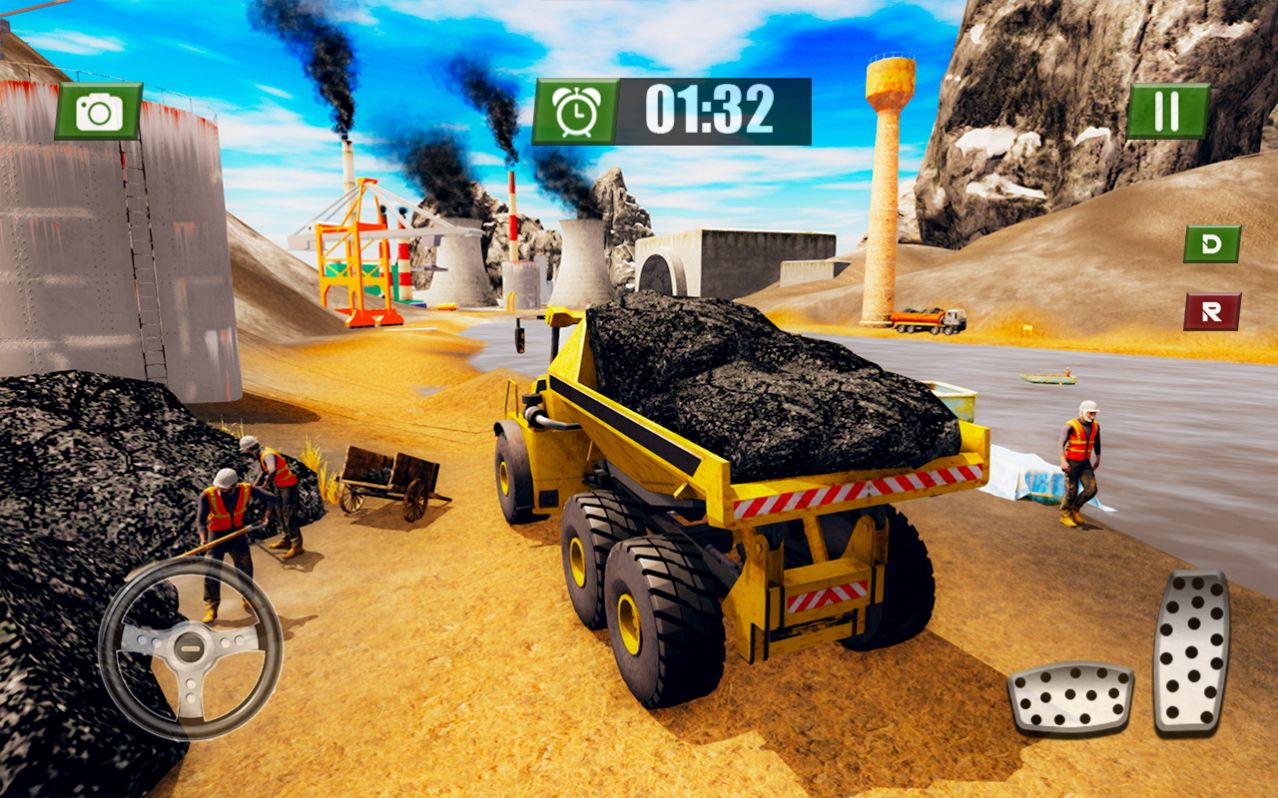Click the steering wheel control
Screen dimensions: 1278x798
[x=190, y=647]
